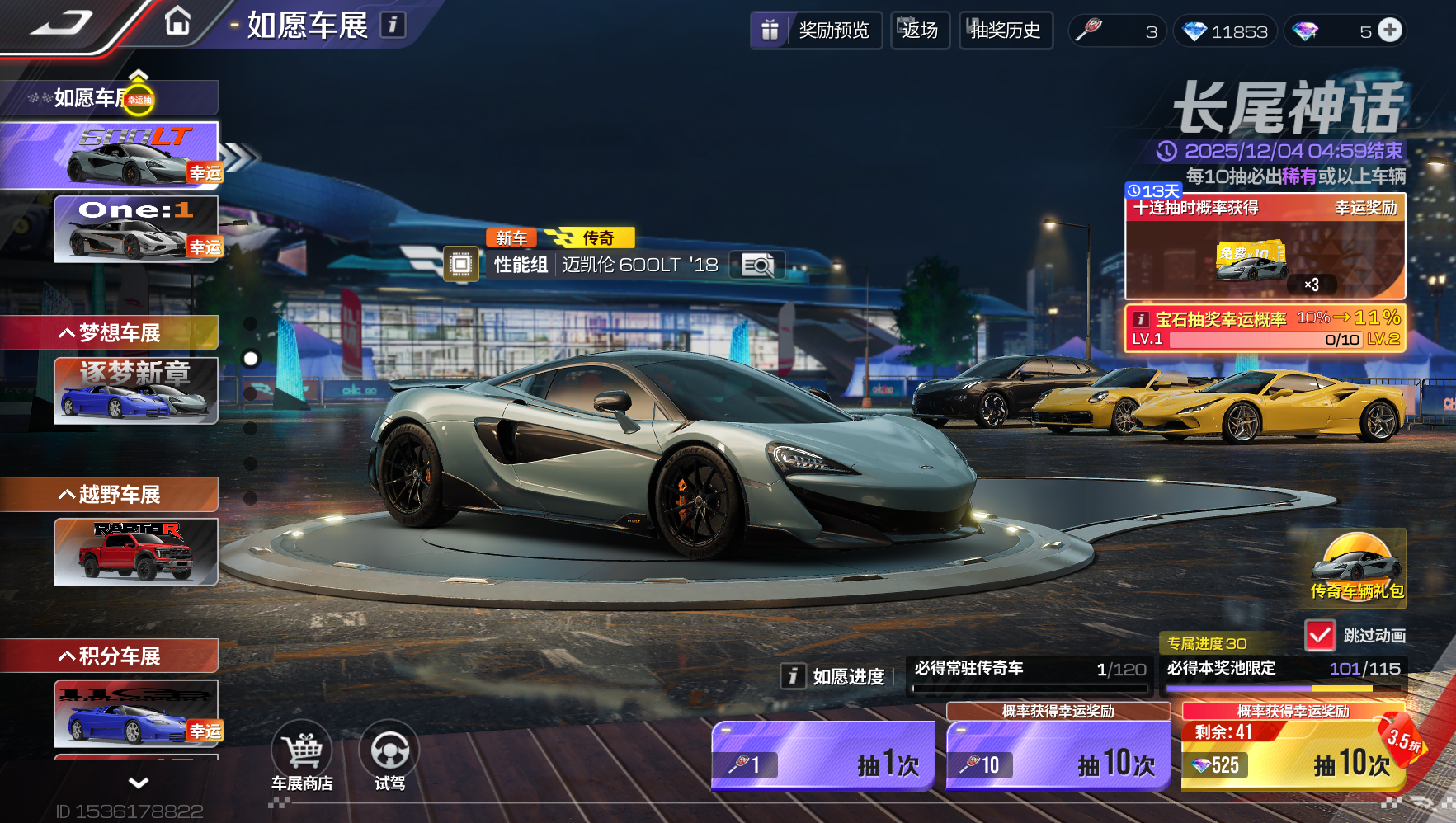Select the Raptor off-road banner
Image resolution: width=1456 pixels, height=823 pixels.
135,552
